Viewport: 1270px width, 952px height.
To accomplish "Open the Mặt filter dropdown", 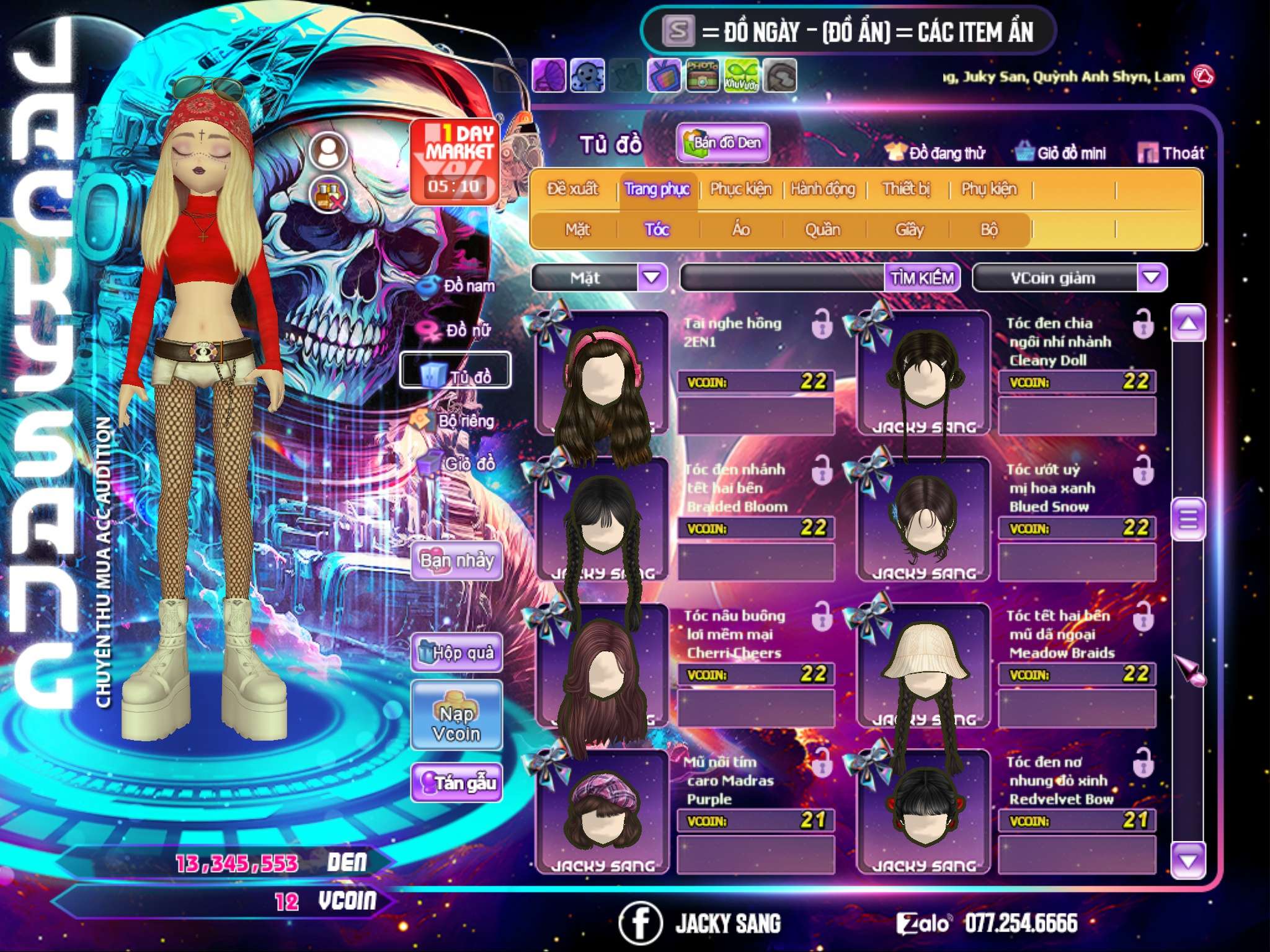I will pyautogui.click(x=652, y=278).
